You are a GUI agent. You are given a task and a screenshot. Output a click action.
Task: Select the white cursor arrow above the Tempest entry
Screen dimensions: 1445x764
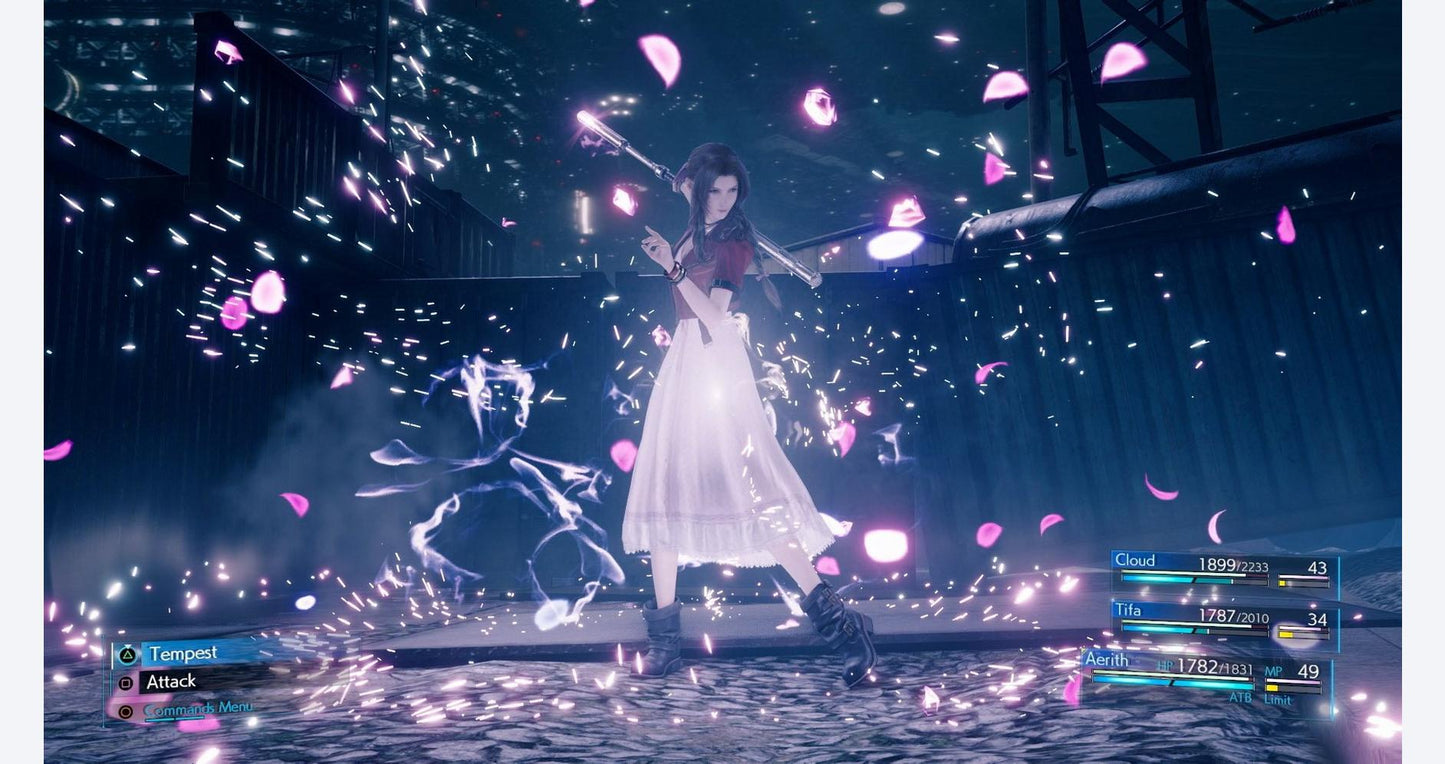[127, 646]
